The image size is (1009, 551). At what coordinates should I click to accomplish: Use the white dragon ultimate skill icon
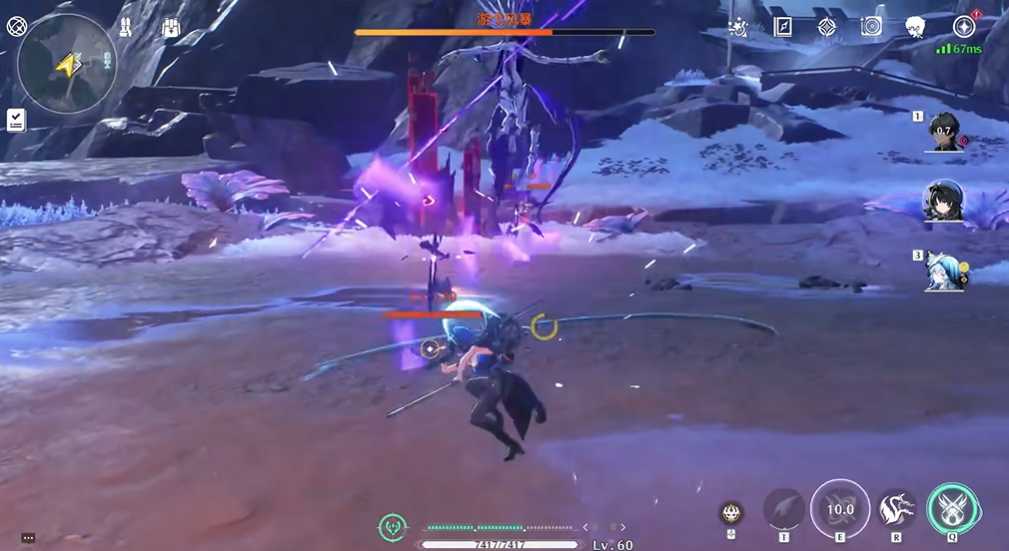[x=896, y=509]
